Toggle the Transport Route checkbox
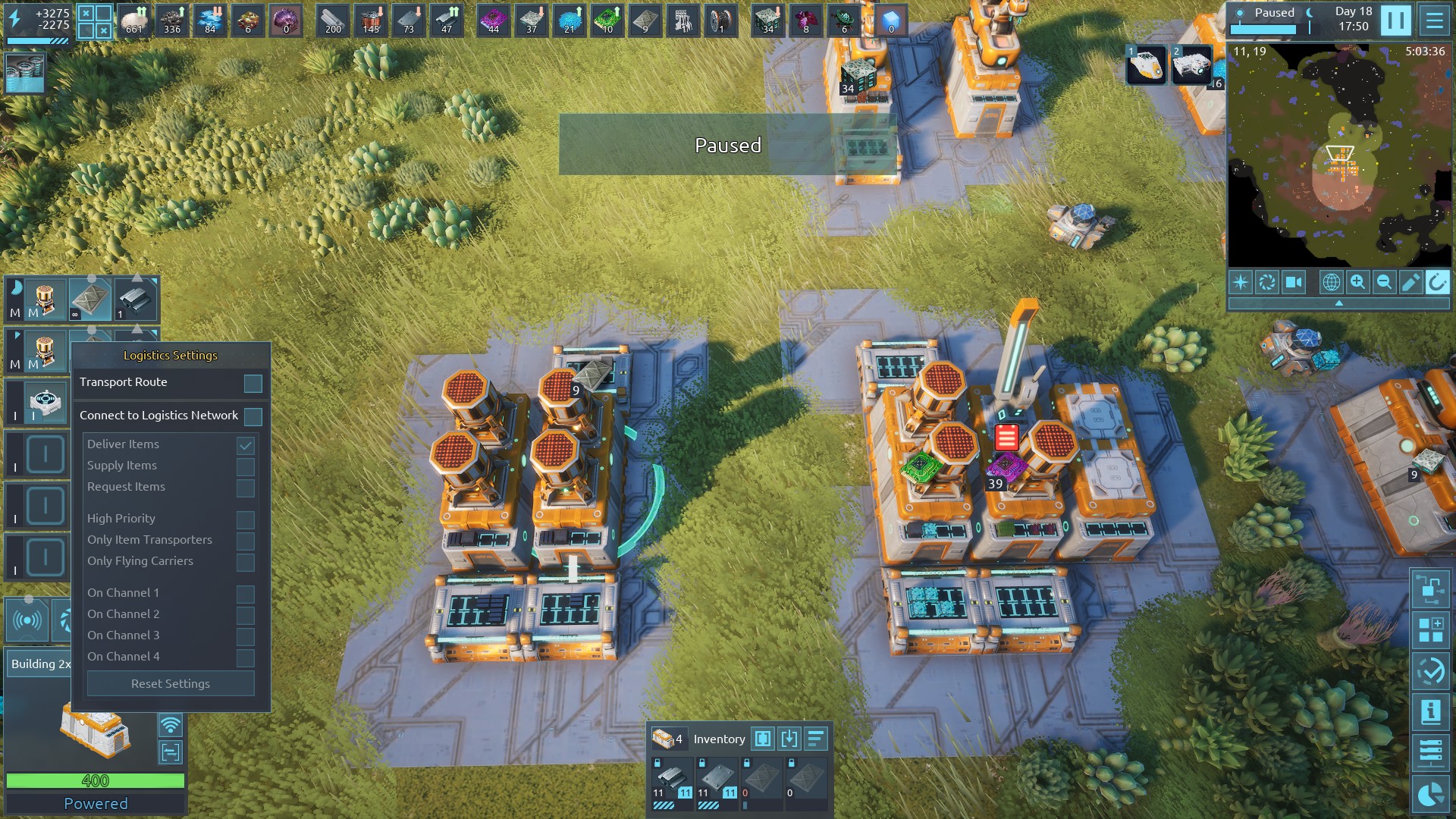 tap(253, 384)
